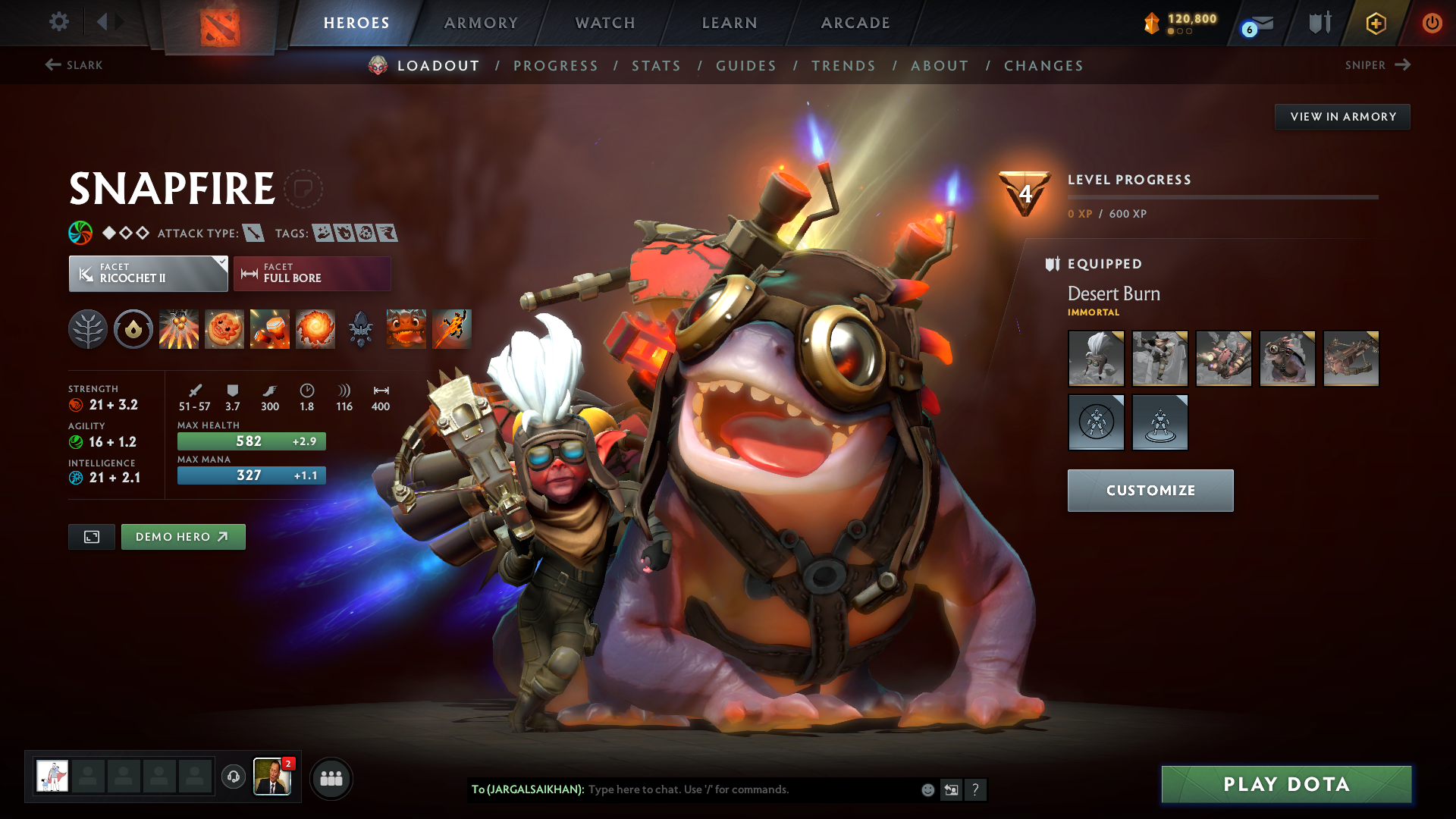
Task: Open the Watch tab
Action: (605, 23)
